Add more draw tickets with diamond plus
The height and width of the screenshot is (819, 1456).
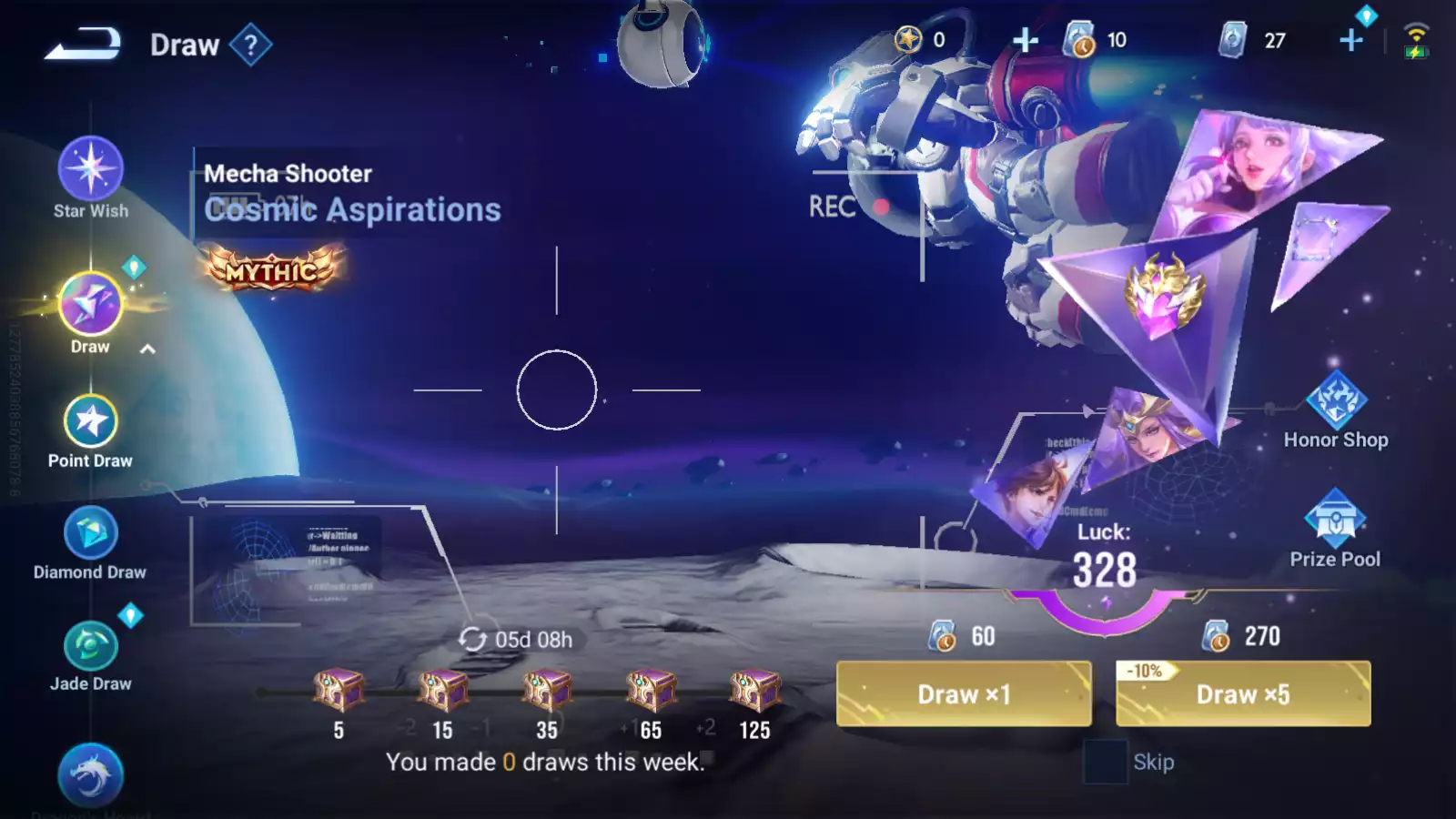click(1351, 40)
